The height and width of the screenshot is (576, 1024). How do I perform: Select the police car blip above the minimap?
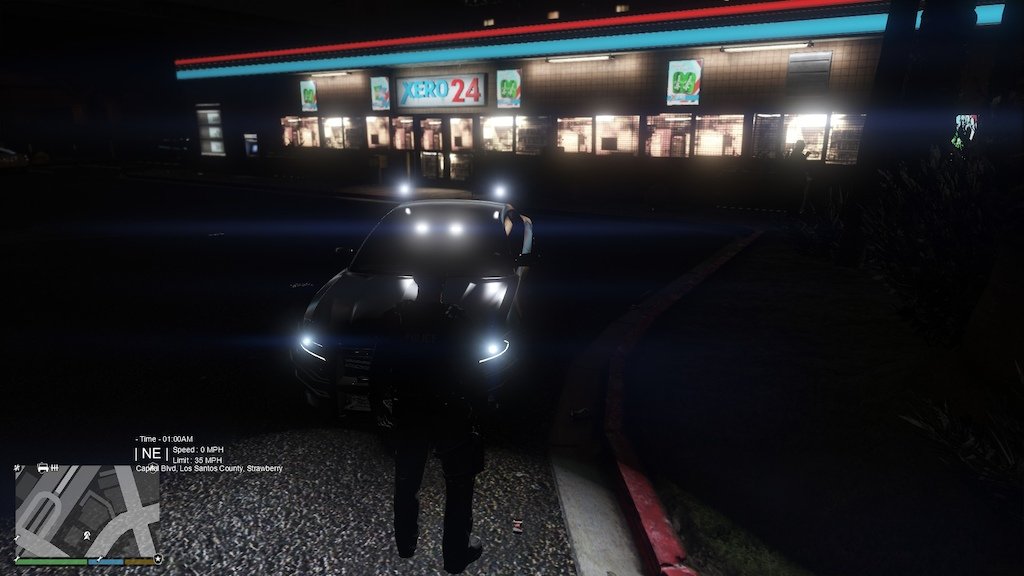43,467
